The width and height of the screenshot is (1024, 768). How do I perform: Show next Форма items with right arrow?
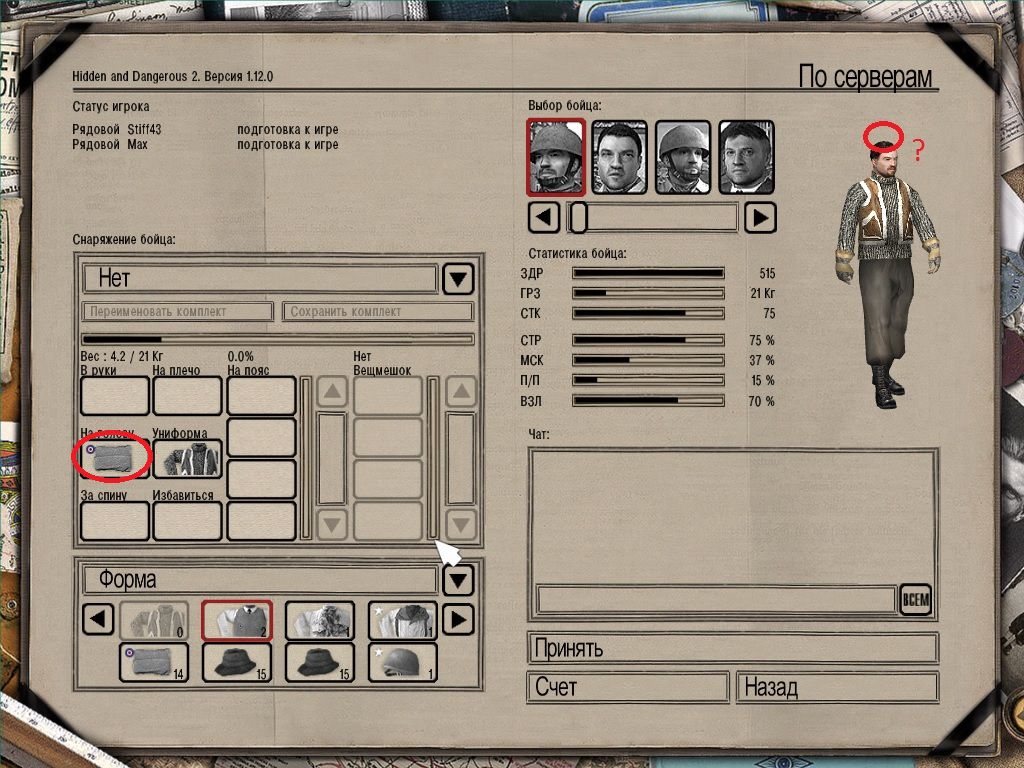pyautogui.click(x=456, y=620)
